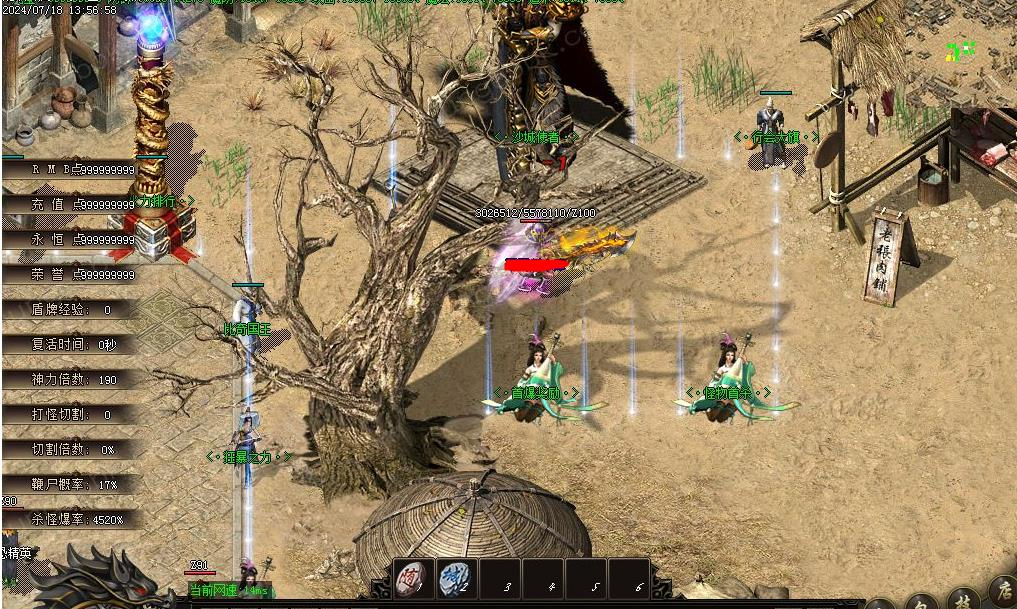The height and width of the screenshot is (609, 1017).
Task: Open the shop with the 店 button
Action: 1001,590
